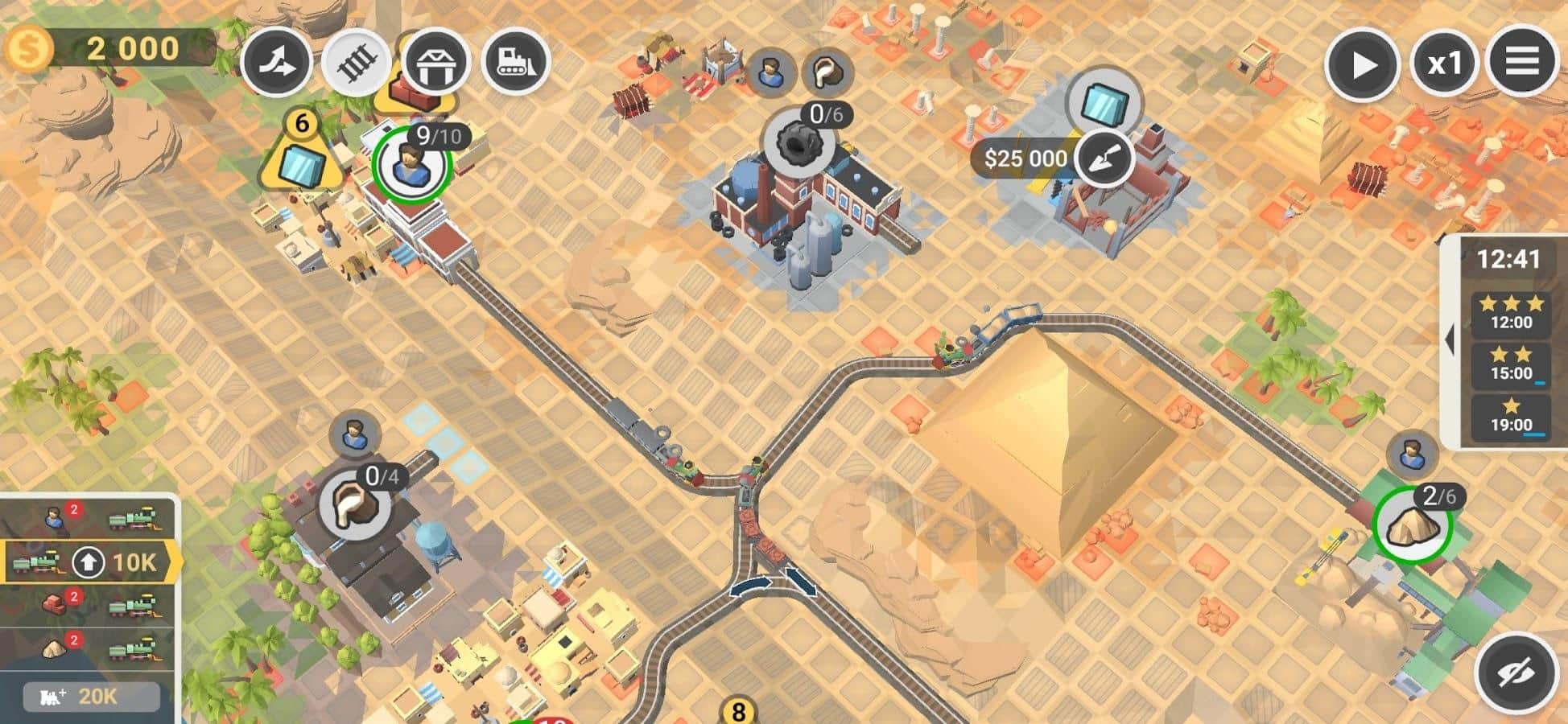The width and height of the screenshot is (1568, 724).
Task: Select the passenger train row
Action: (89, 519)
